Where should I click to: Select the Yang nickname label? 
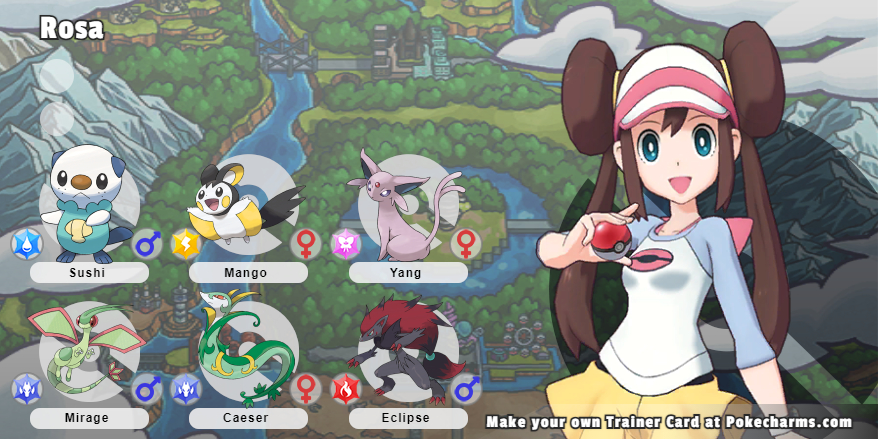408,272
